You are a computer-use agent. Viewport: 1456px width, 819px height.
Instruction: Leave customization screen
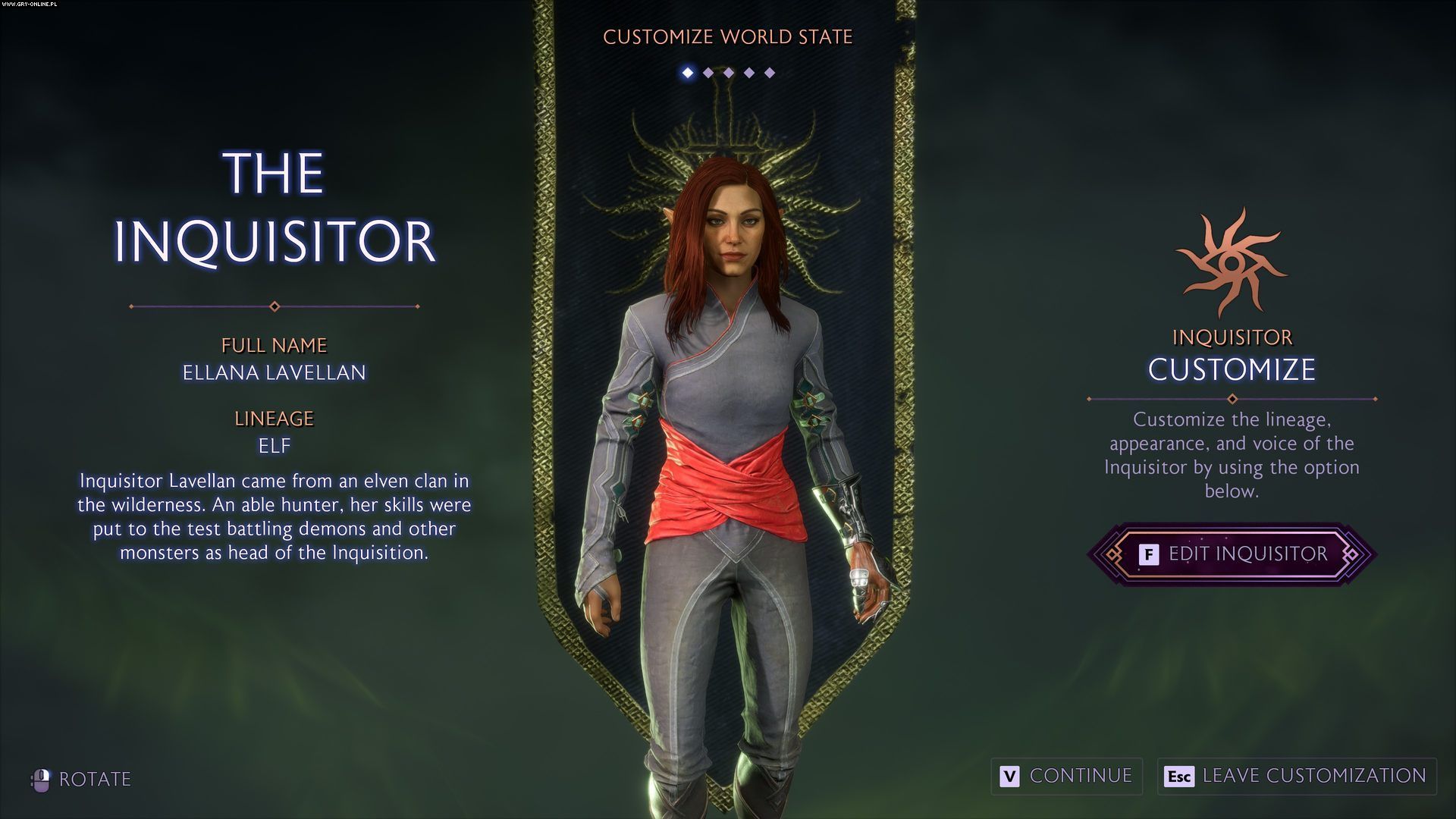point(1296,776)
